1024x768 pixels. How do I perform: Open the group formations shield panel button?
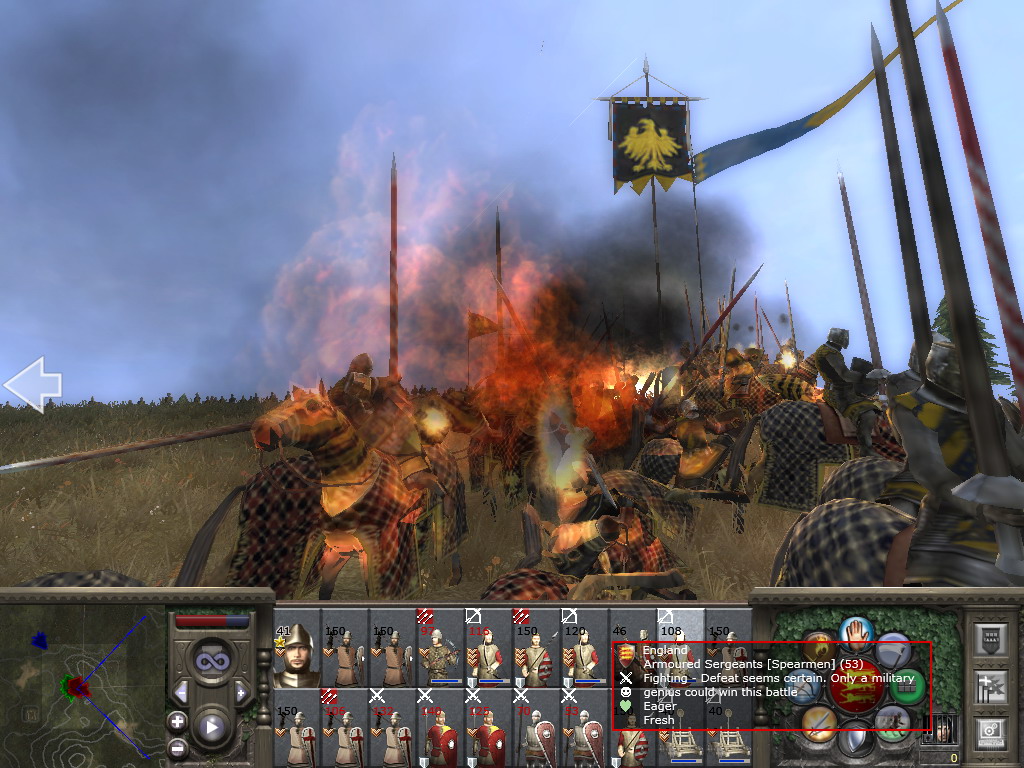point(990,640)
